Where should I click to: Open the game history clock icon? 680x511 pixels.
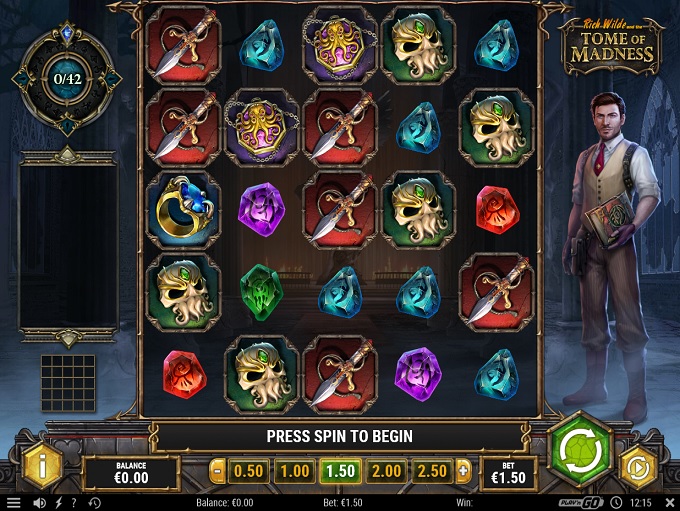(94, 503)
